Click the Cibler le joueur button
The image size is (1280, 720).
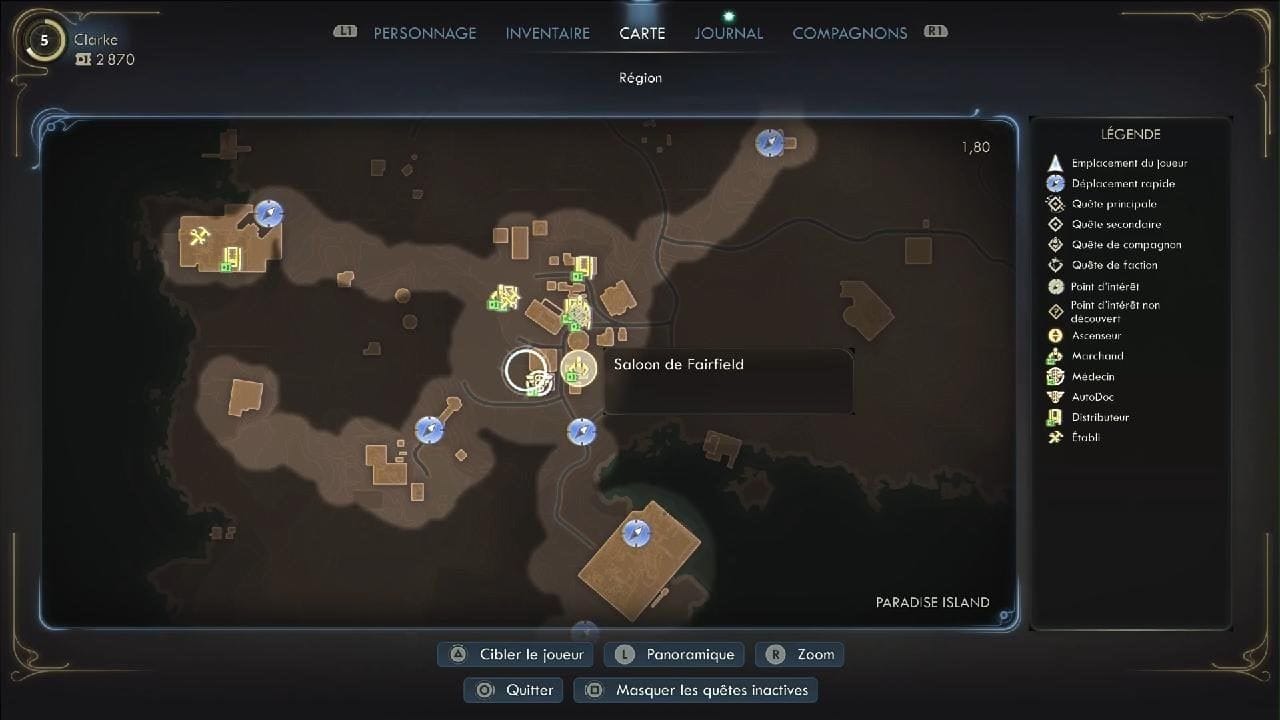514,654
